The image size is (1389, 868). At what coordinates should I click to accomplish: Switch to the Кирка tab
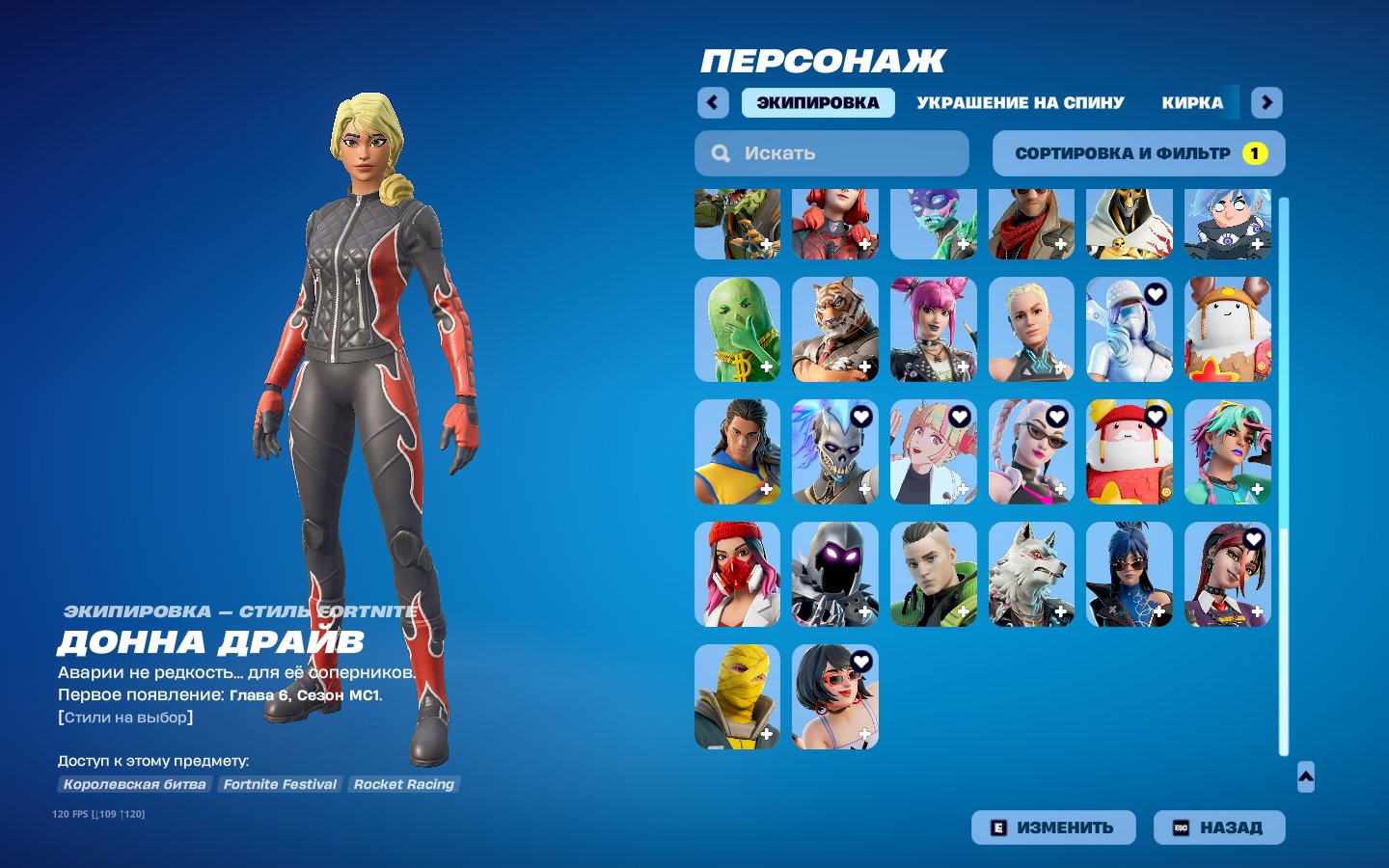coord(1193,102)
